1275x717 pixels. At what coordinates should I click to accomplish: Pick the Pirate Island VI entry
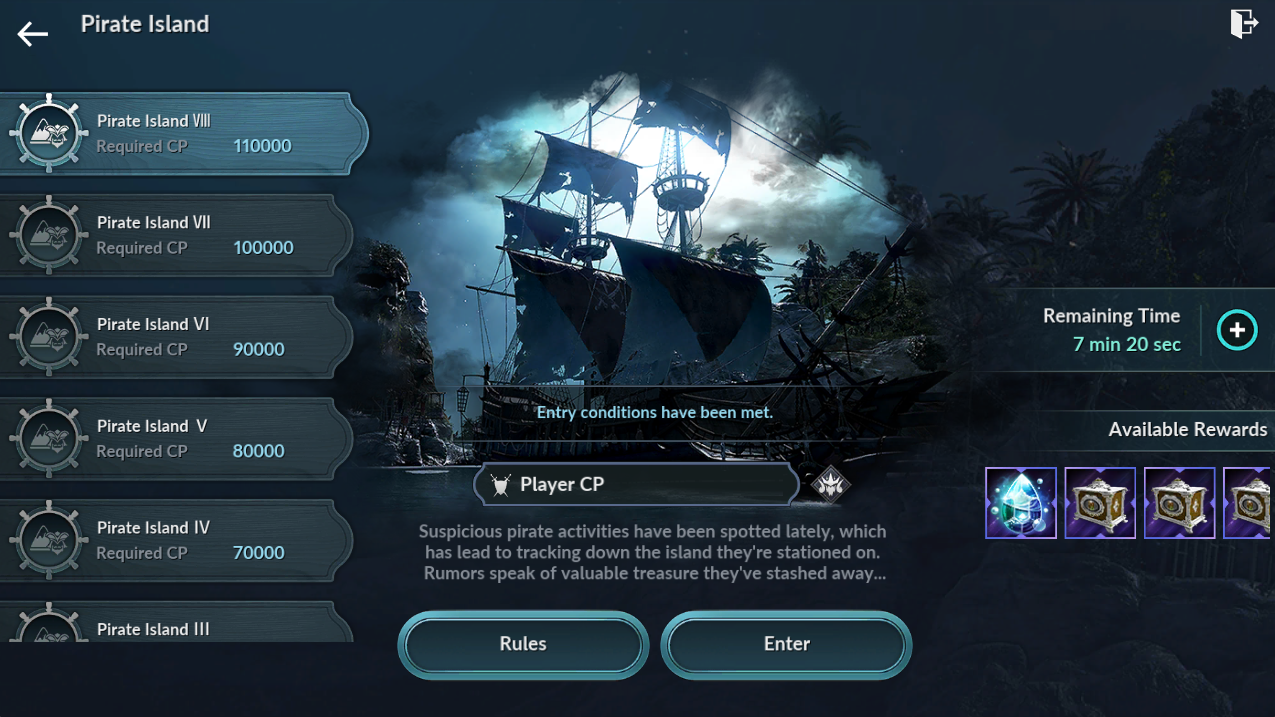[x=175, y=337]
